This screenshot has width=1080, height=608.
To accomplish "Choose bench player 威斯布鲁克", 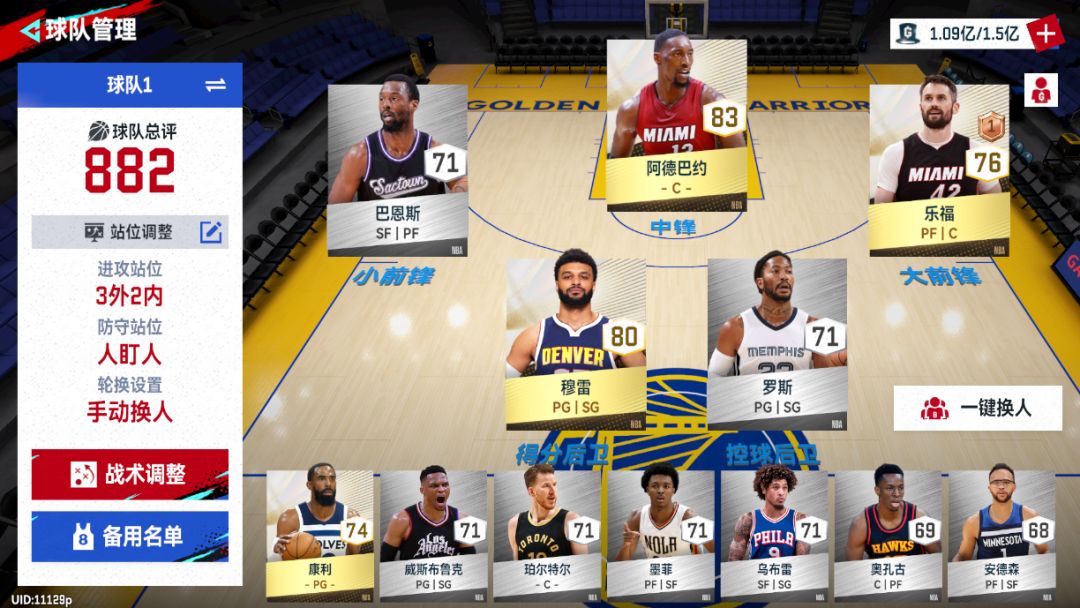I will 433,532.
